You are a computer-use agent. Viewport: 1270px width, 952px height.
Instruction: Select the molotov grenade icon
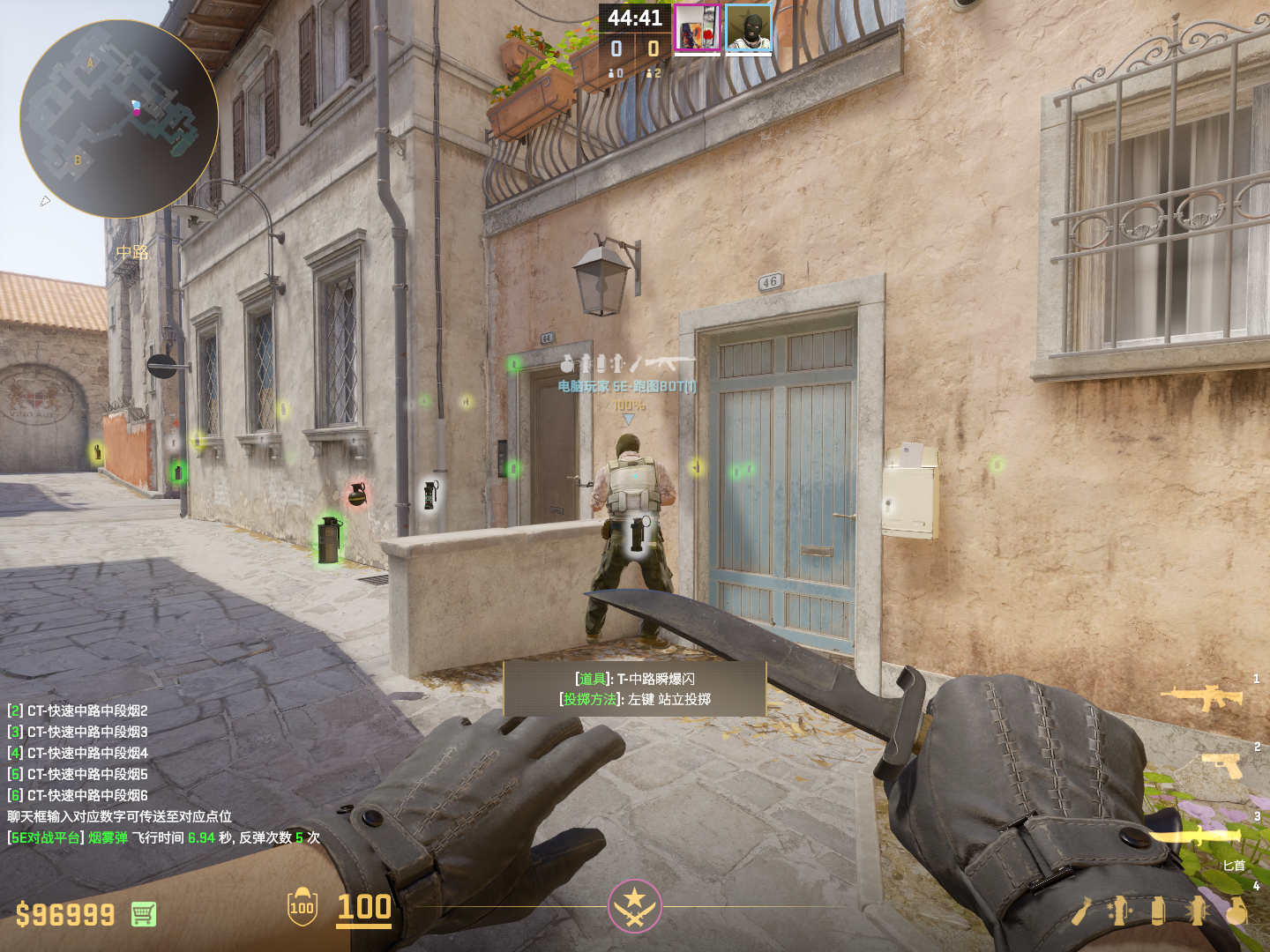pyautogui.click(x=1081, y=911)
